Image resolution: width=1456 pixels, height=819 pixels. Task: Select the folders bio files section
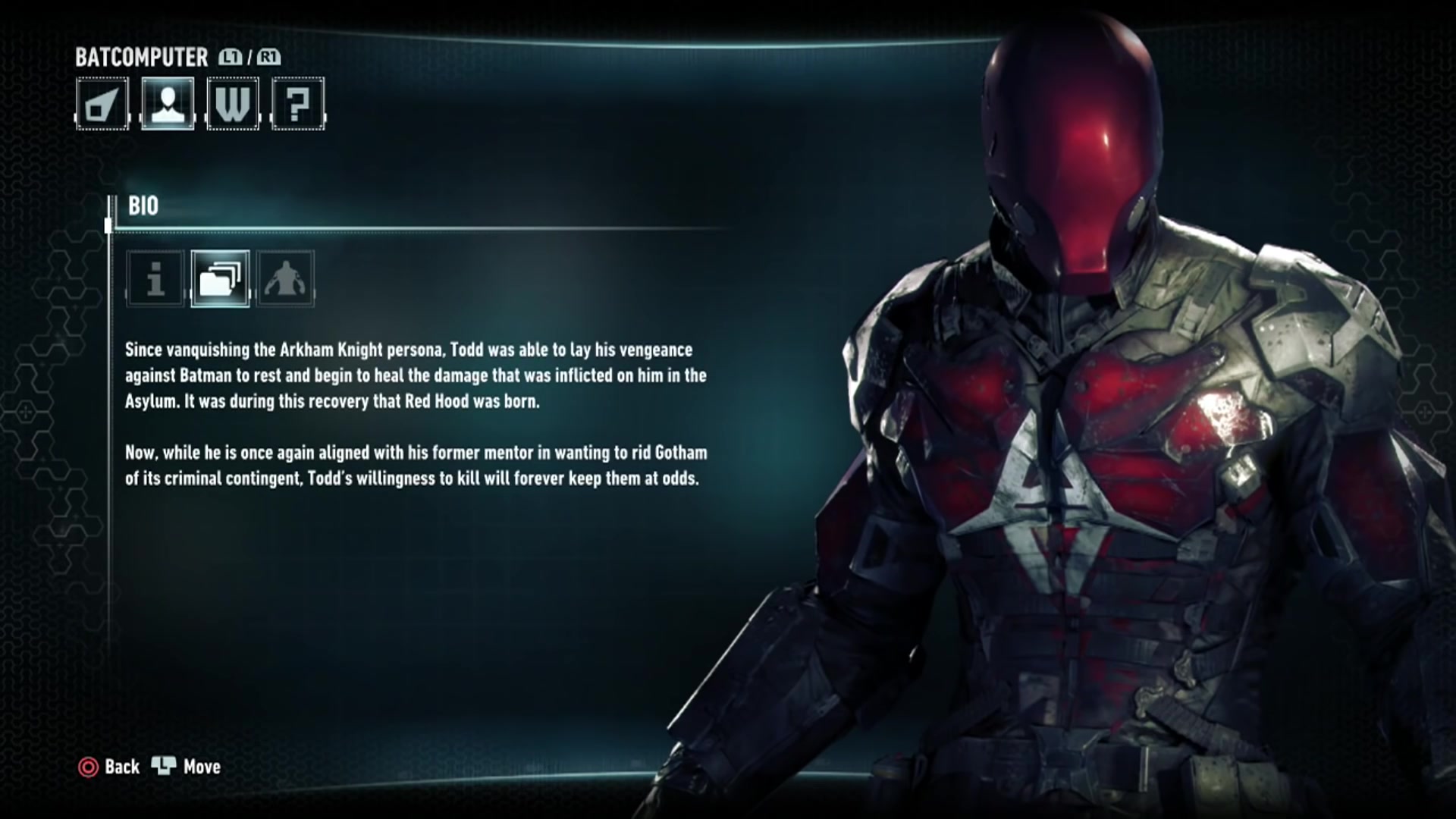pos(221,279)
